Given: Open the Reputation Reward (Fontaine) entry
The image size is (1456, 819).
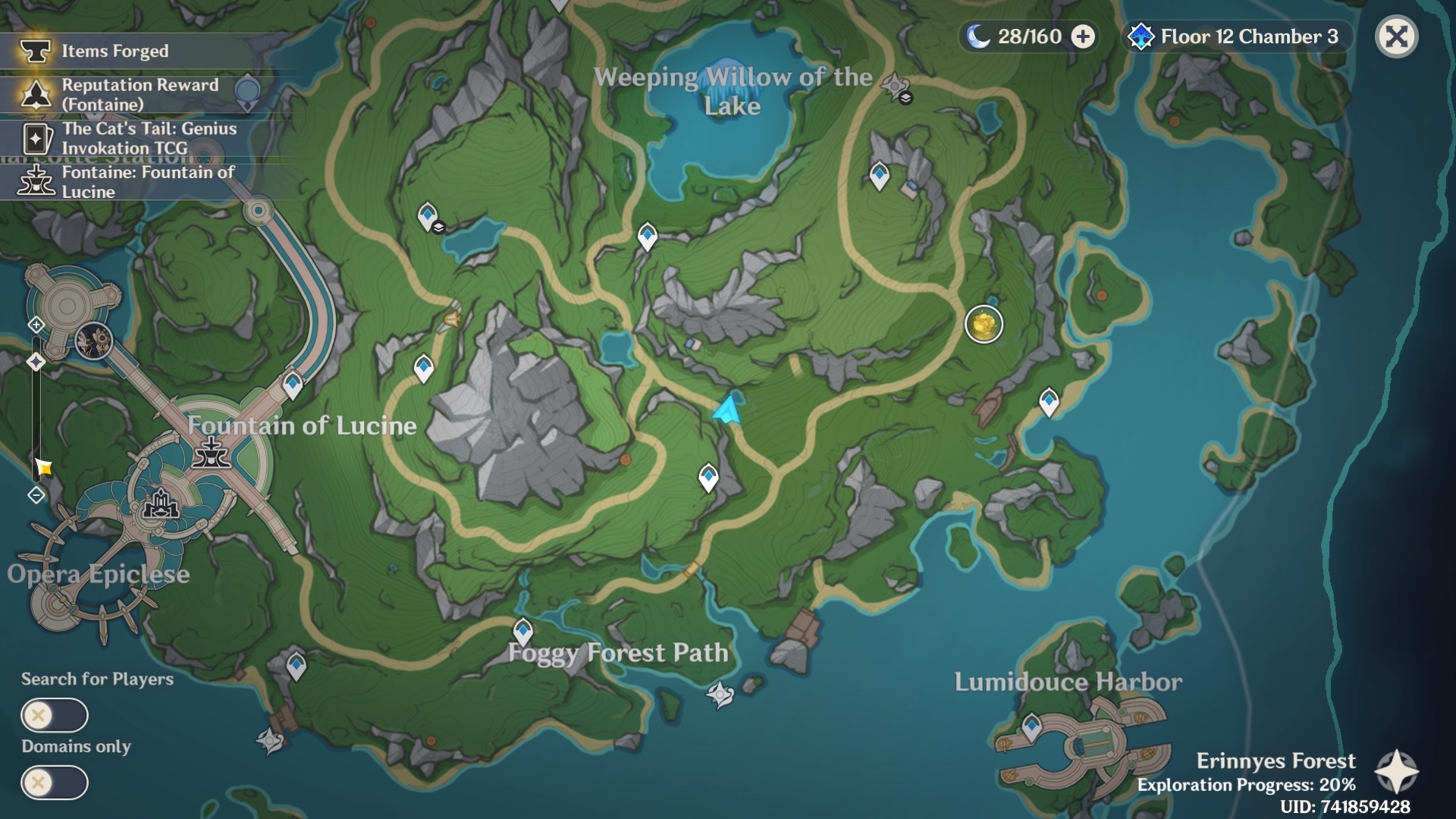Looking at the screenshot, I should [x=140, y=95].
